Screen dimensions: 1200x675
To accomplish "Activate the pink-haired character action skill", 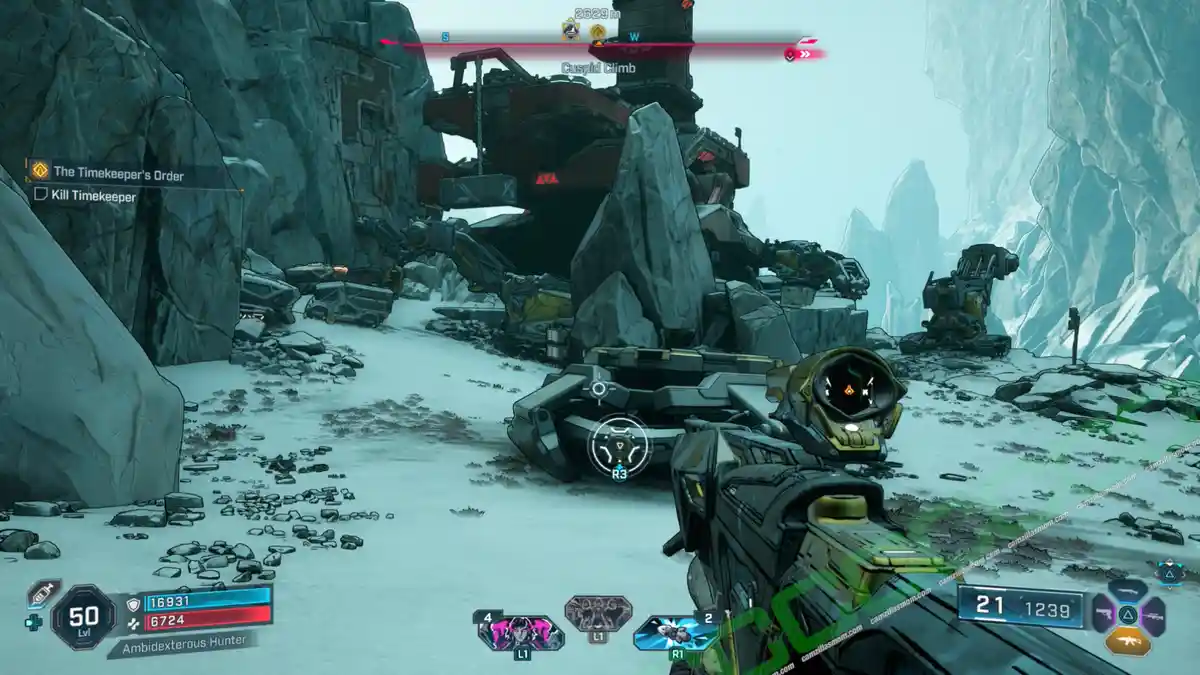I will tap(520, 633).
